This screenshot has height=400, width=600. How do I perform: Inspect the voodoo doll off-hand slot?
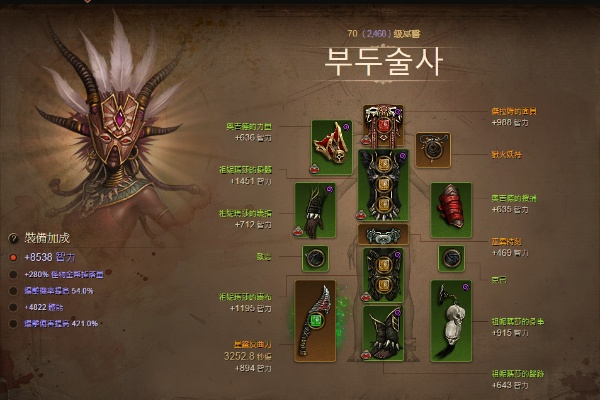[x=450, y=313]
